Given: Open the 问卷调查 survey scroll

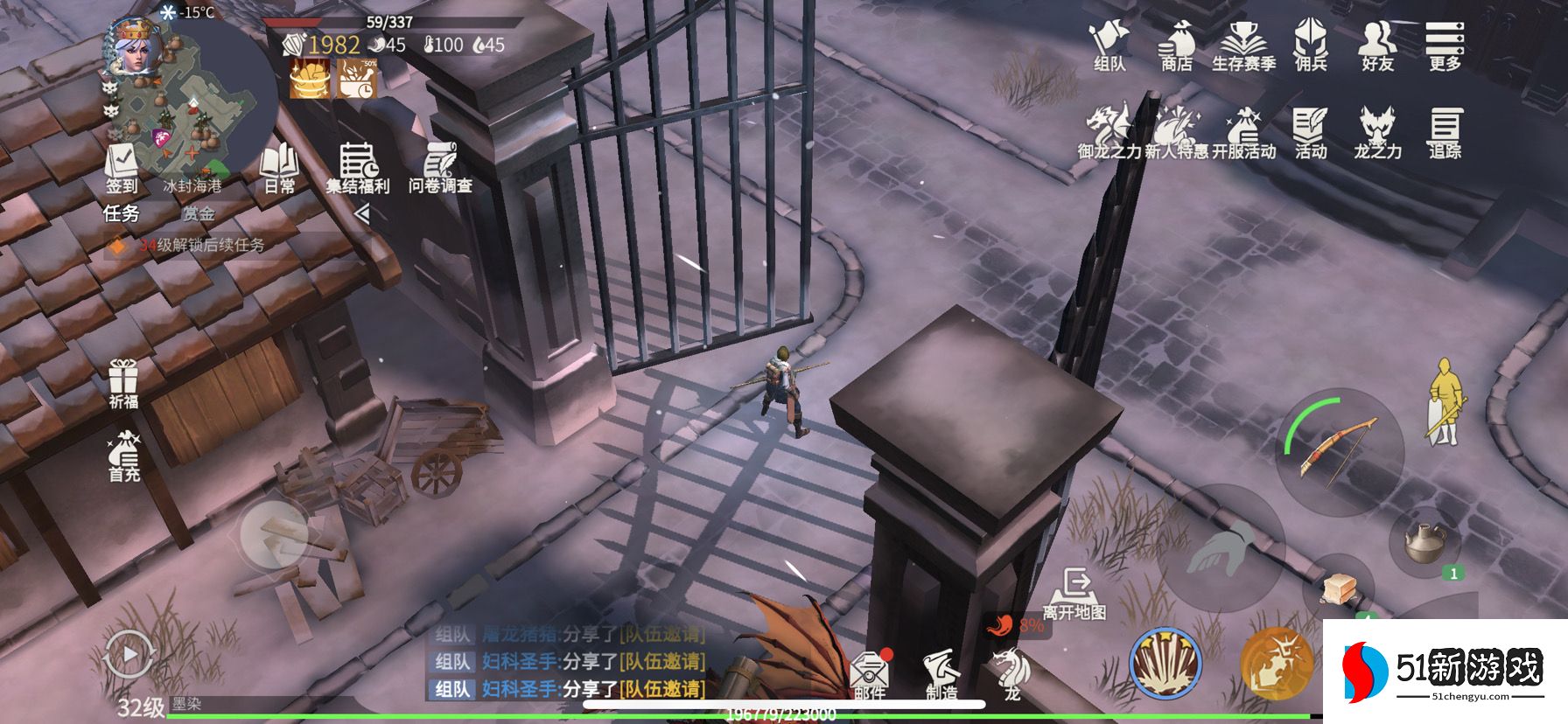Looking at the screenshot, I should pyautogui.click(x=440, y=166).
